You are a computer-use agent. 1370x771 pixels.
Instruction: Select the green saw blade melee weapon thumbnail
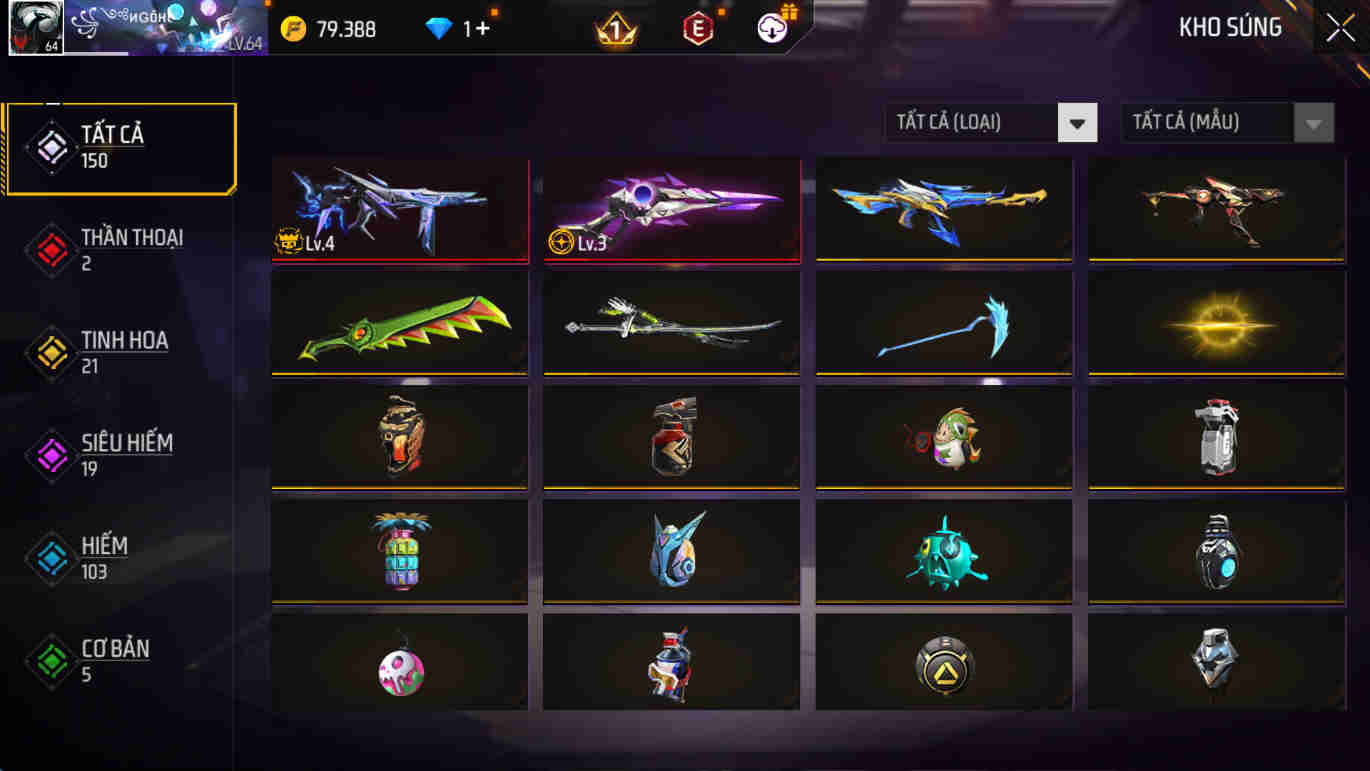pyautogui.click(x=399, y=323)
